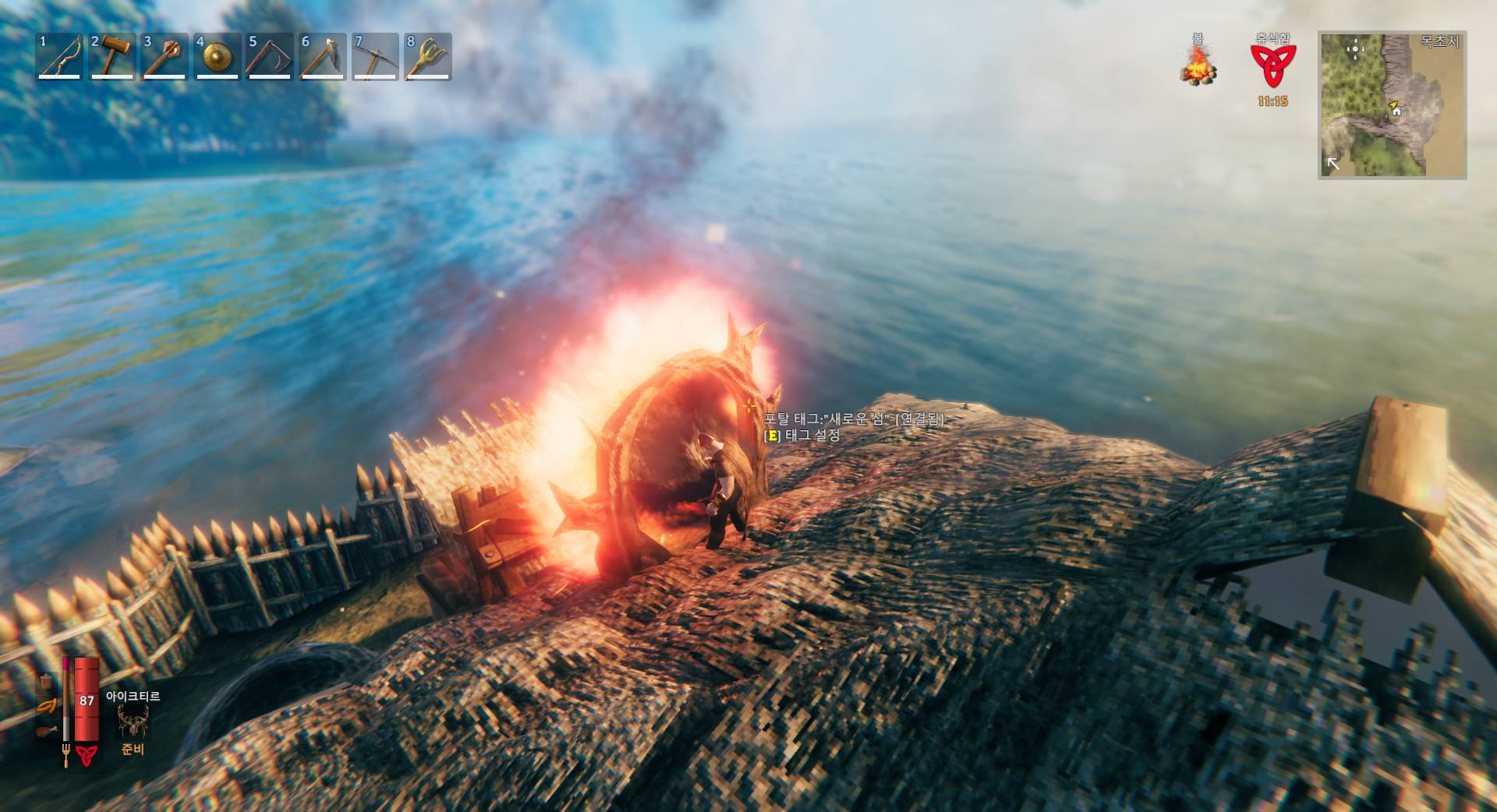Click the house marker on the minimap
The width and height of the screenshot is (1497, 812).
(x=1396, y=111)
